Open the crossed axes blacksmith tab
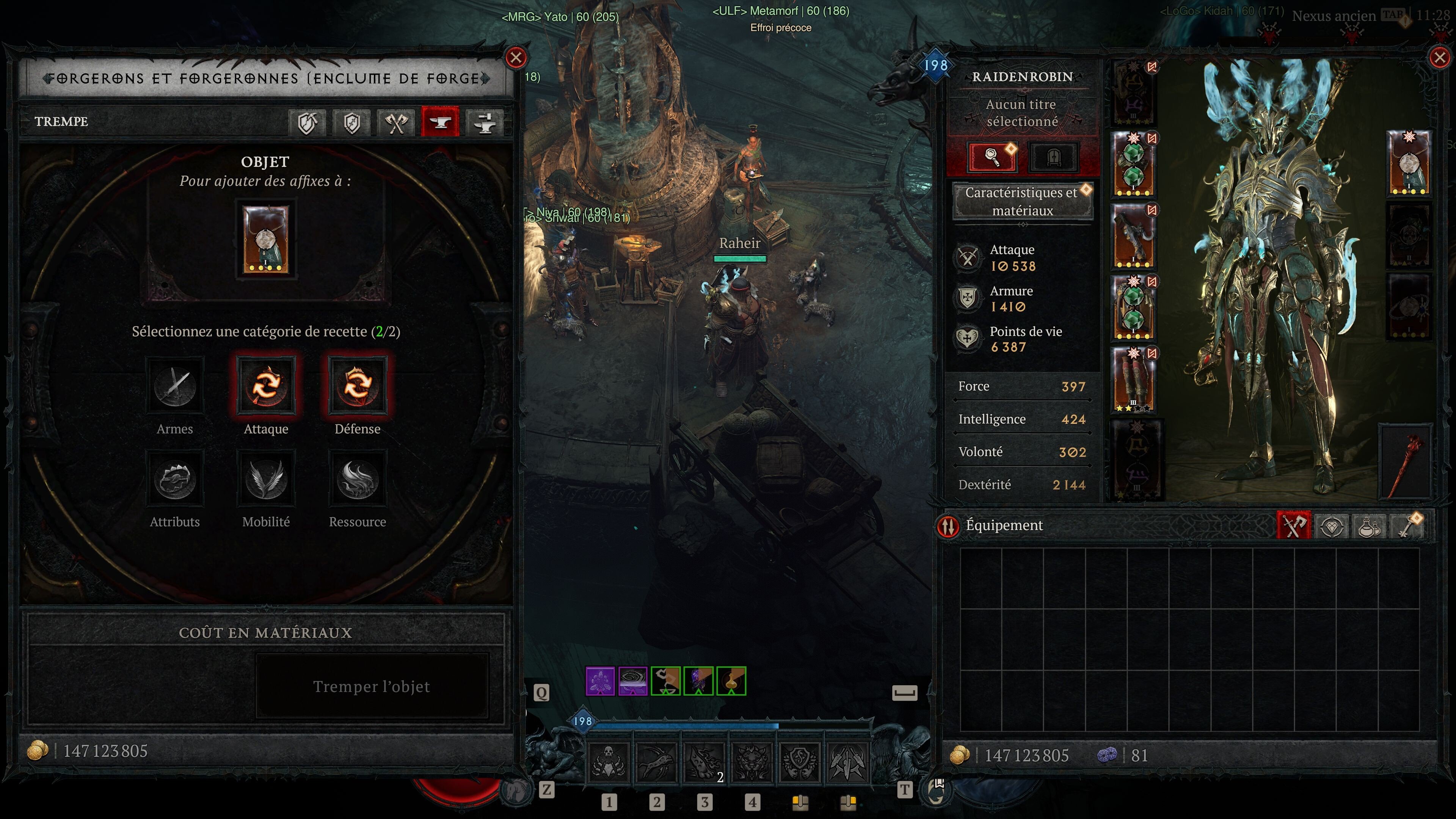Viewport: 1456px width, 819px height. tap(396, 122)
